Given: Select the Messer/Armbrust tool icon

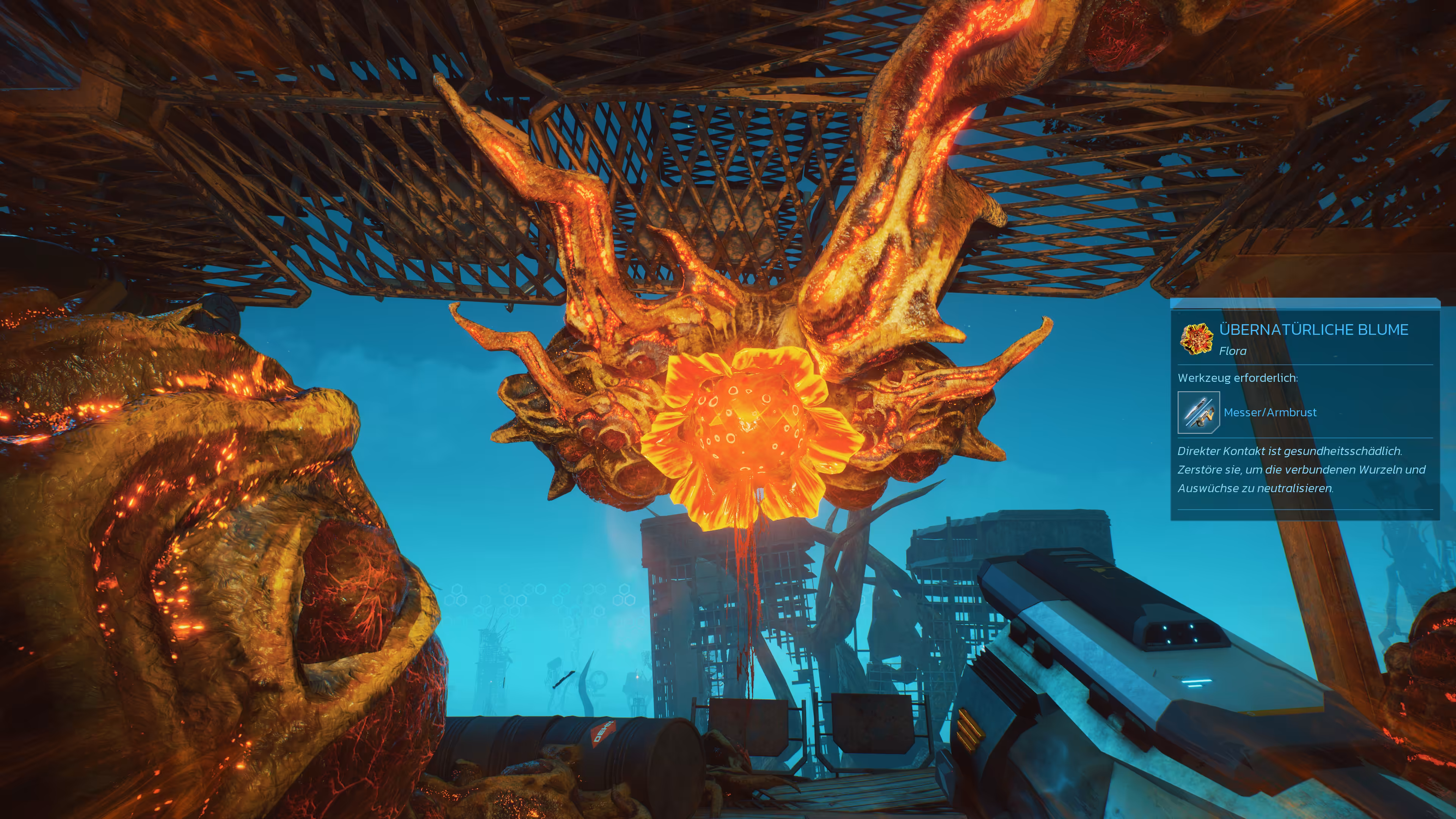Looking at the screenshot, I should coord(1198,413).
